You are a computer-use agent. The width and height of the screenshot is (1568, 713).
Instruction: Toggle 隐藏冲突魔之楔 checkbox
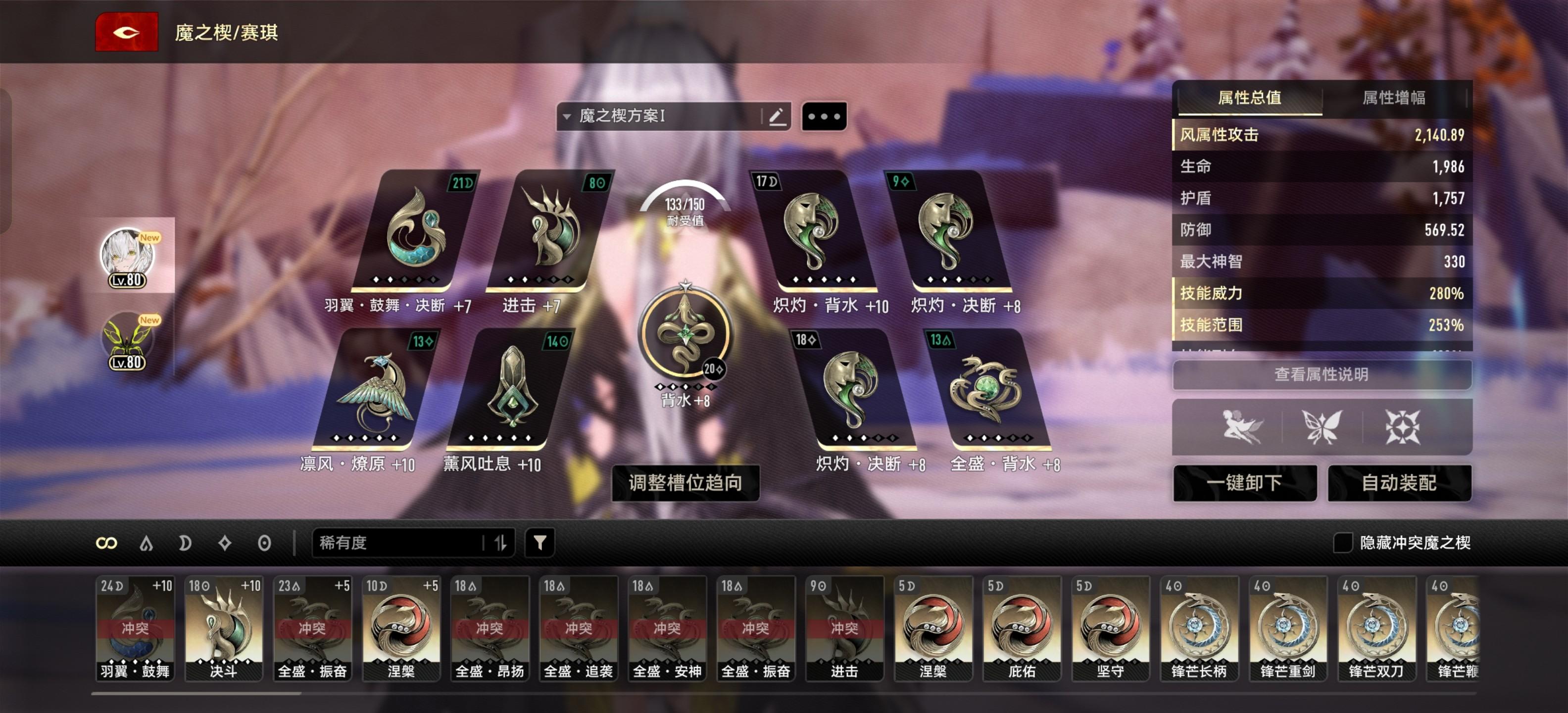(1342, 543)
